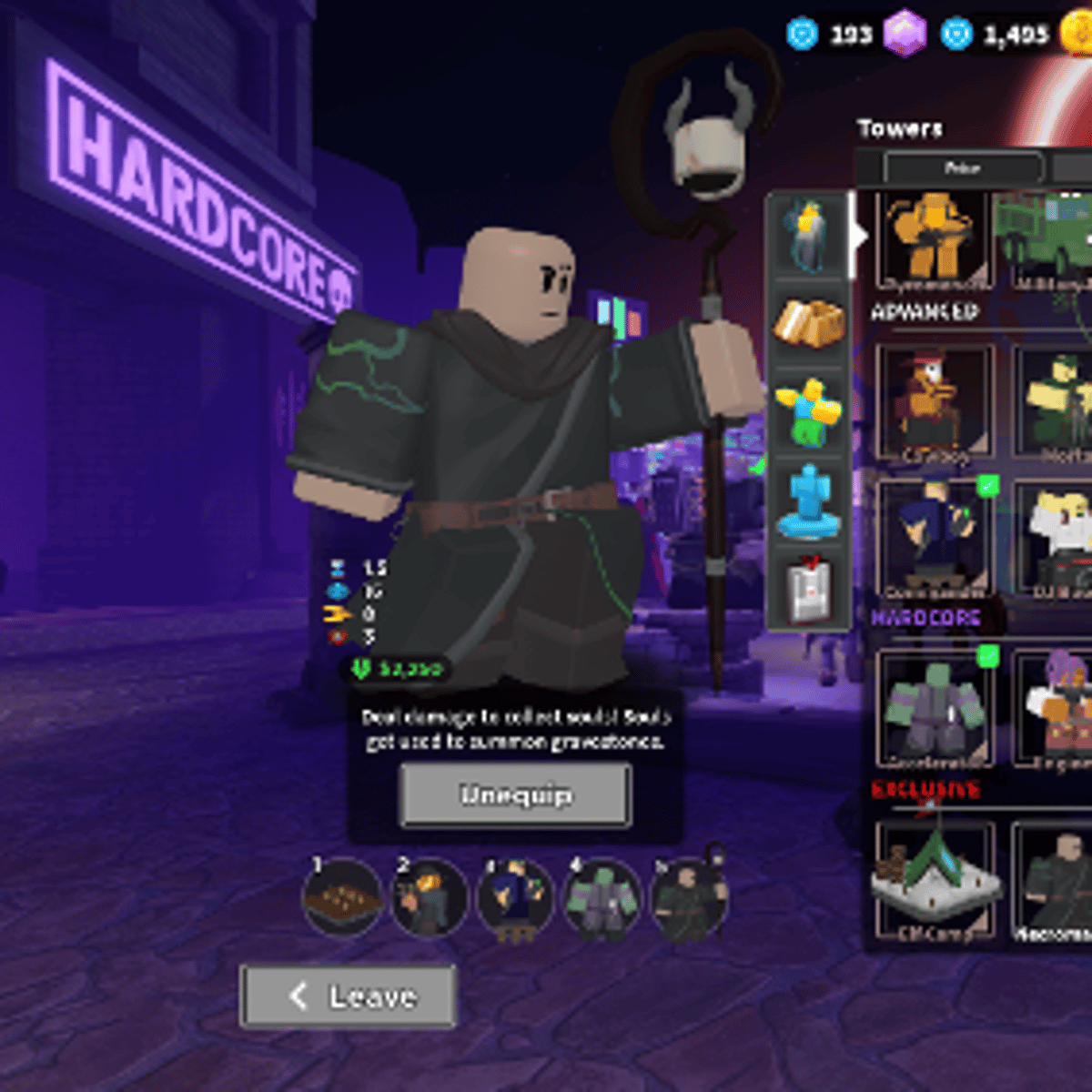Unequip the selected Necromancer tower
The width and height of the screenshot is (1092, 1092).
pyautogui.click(x=515, y=795)
